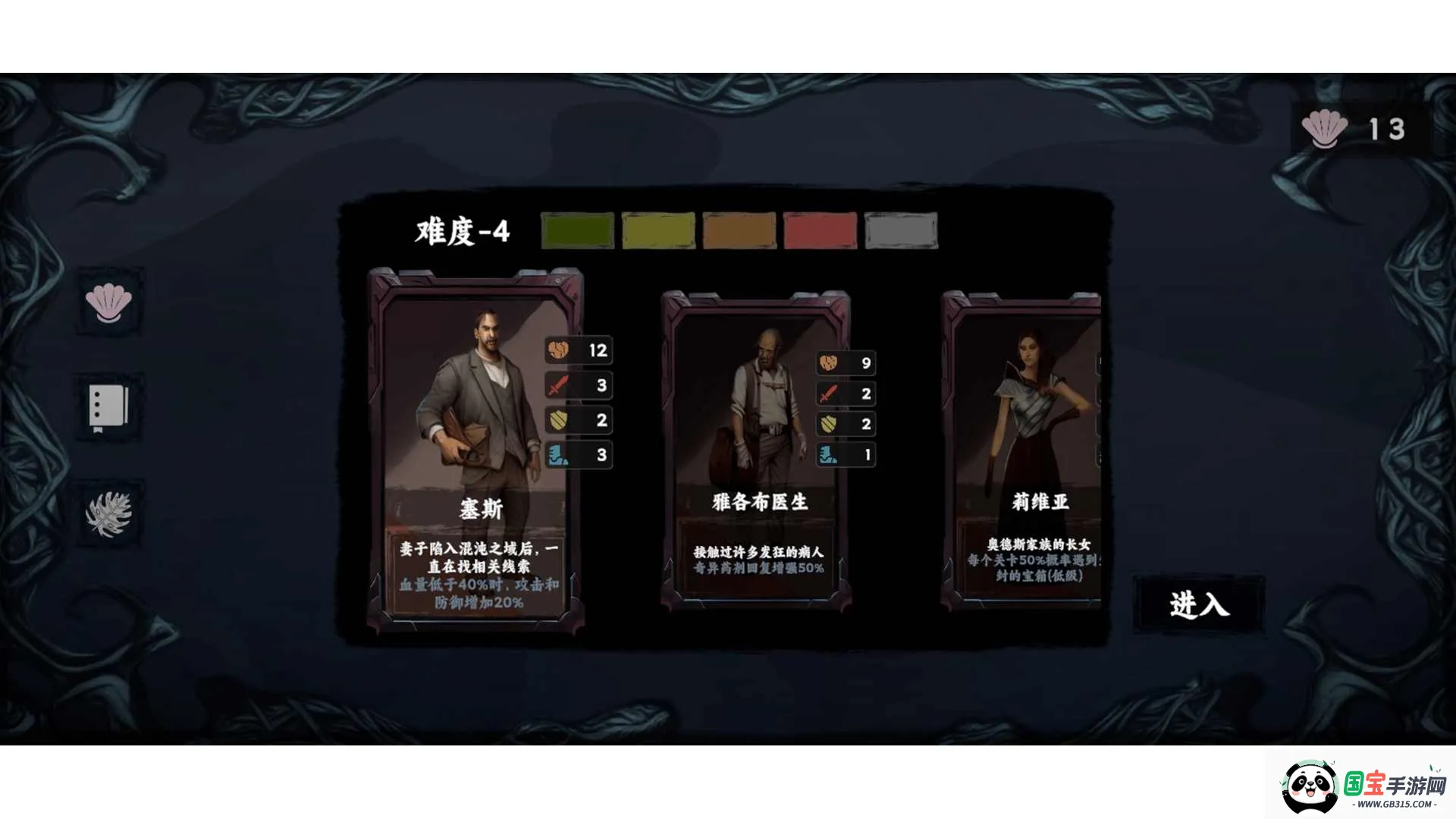Click the 难度-4 difficulty label

(x=460, y=231)
